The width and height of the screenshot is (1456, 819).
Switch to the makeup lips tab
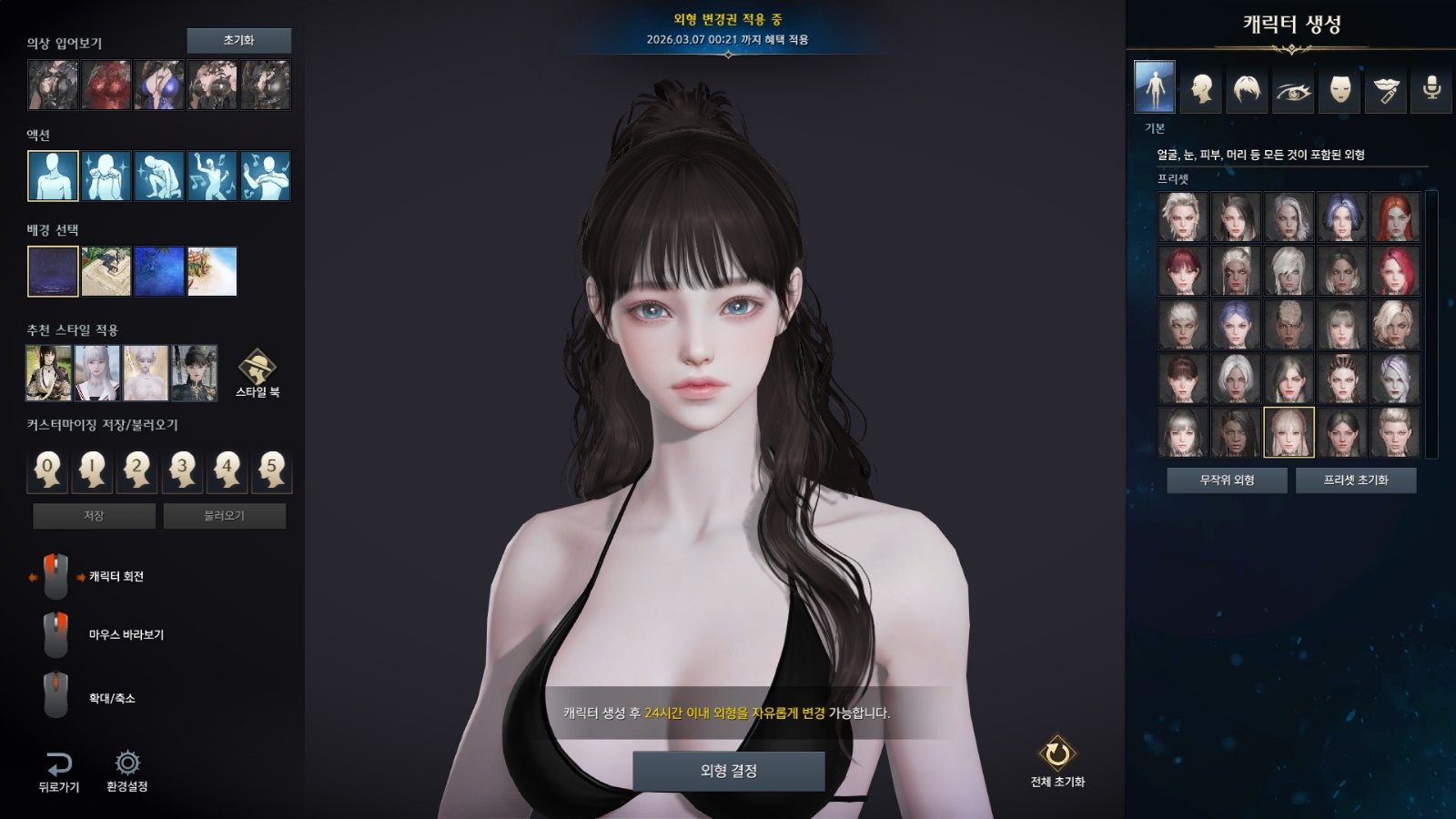(1386, 88)
